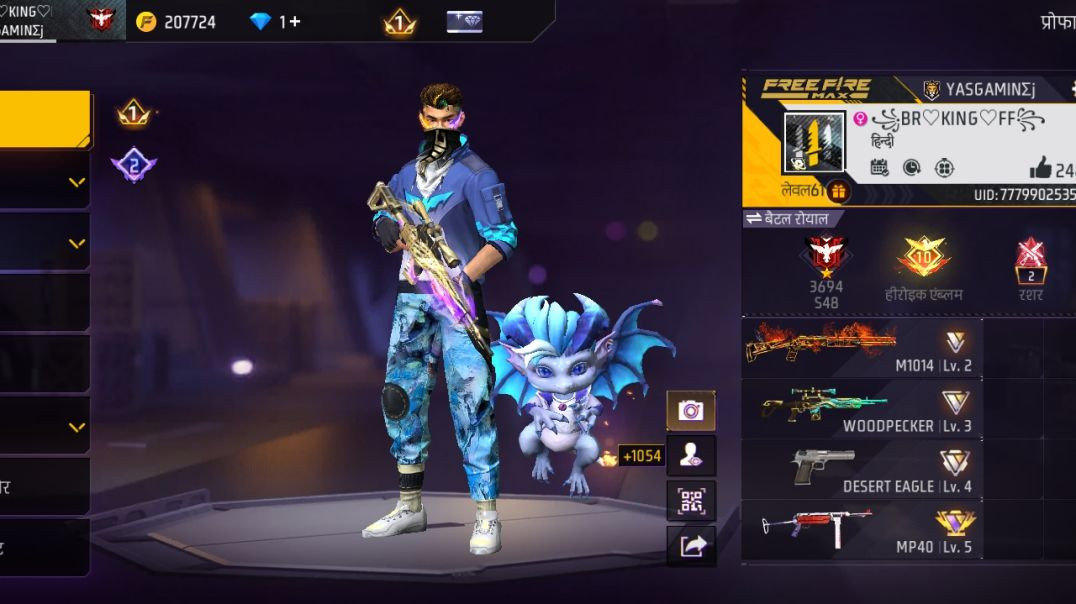Open the diamond membership card icon

[464, 21]
